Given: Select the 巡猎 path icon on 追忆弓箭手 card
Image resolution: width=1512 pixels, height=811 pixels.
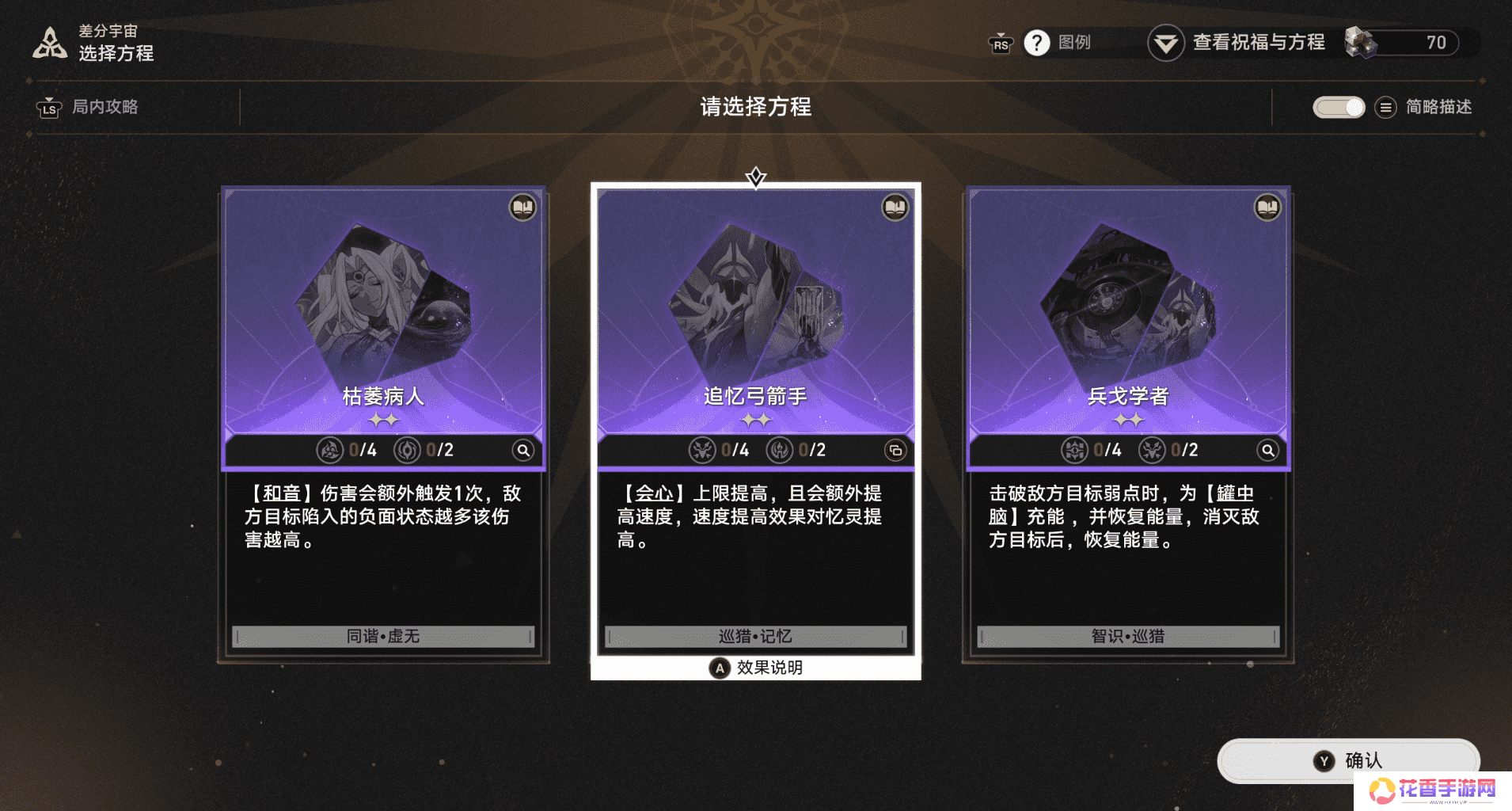Looking at the screenshot, I should (705, 450).
